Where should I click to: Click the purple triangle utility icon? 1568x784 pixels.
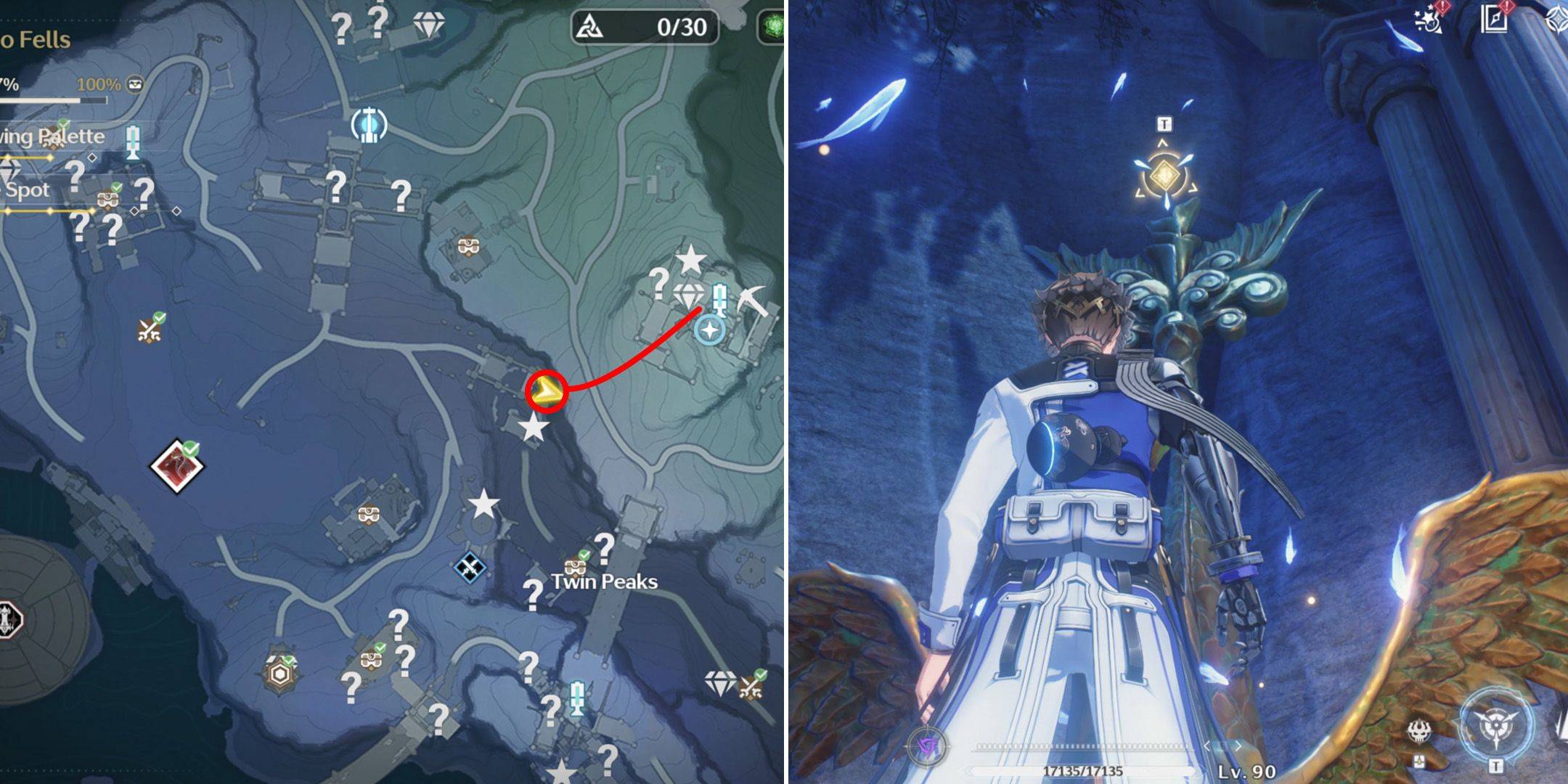click(928, 746)
